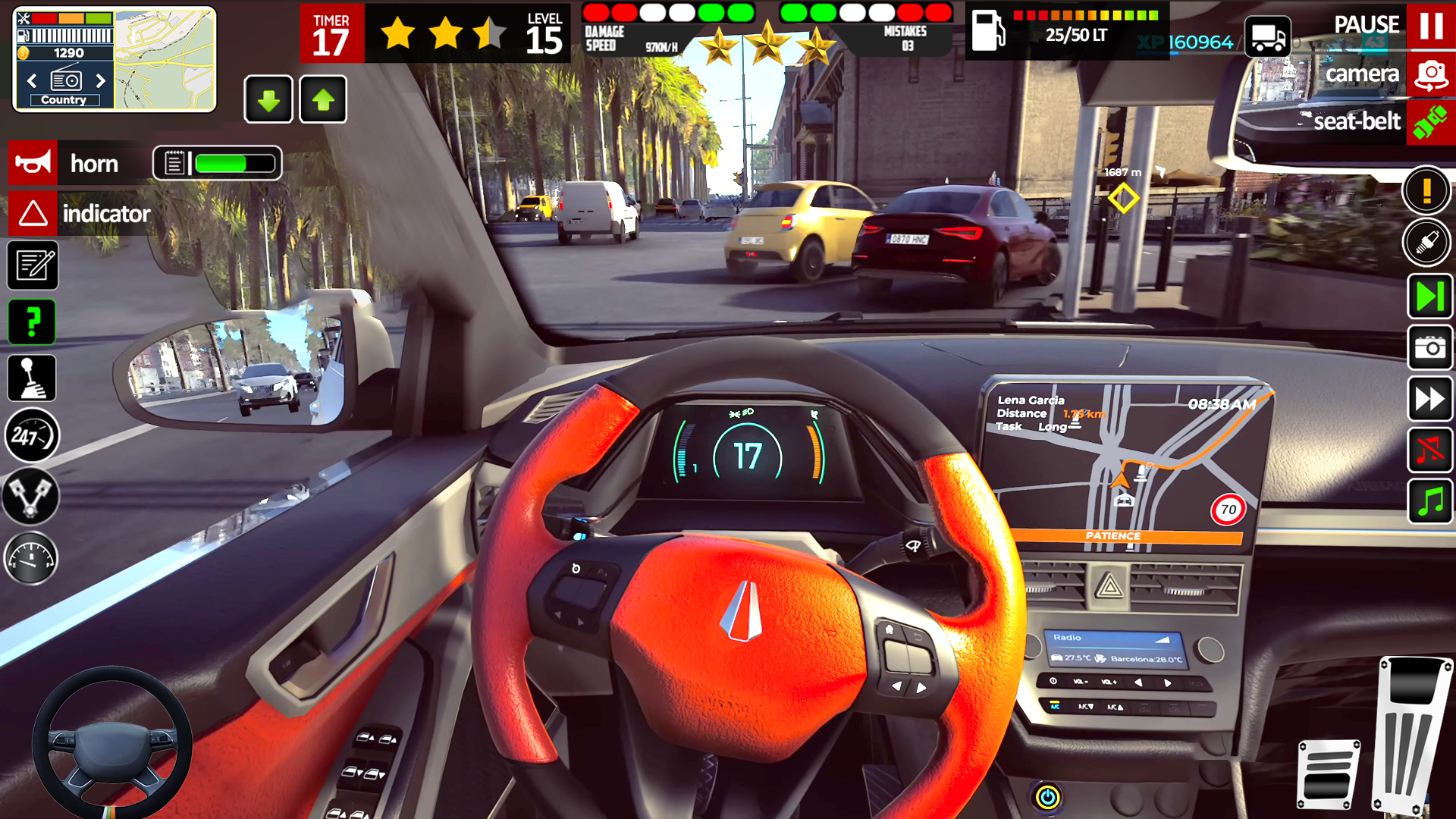Pause the game with the PAUSE button
The width and height of the screenshot is (1456, 819).
[1430, 26]
